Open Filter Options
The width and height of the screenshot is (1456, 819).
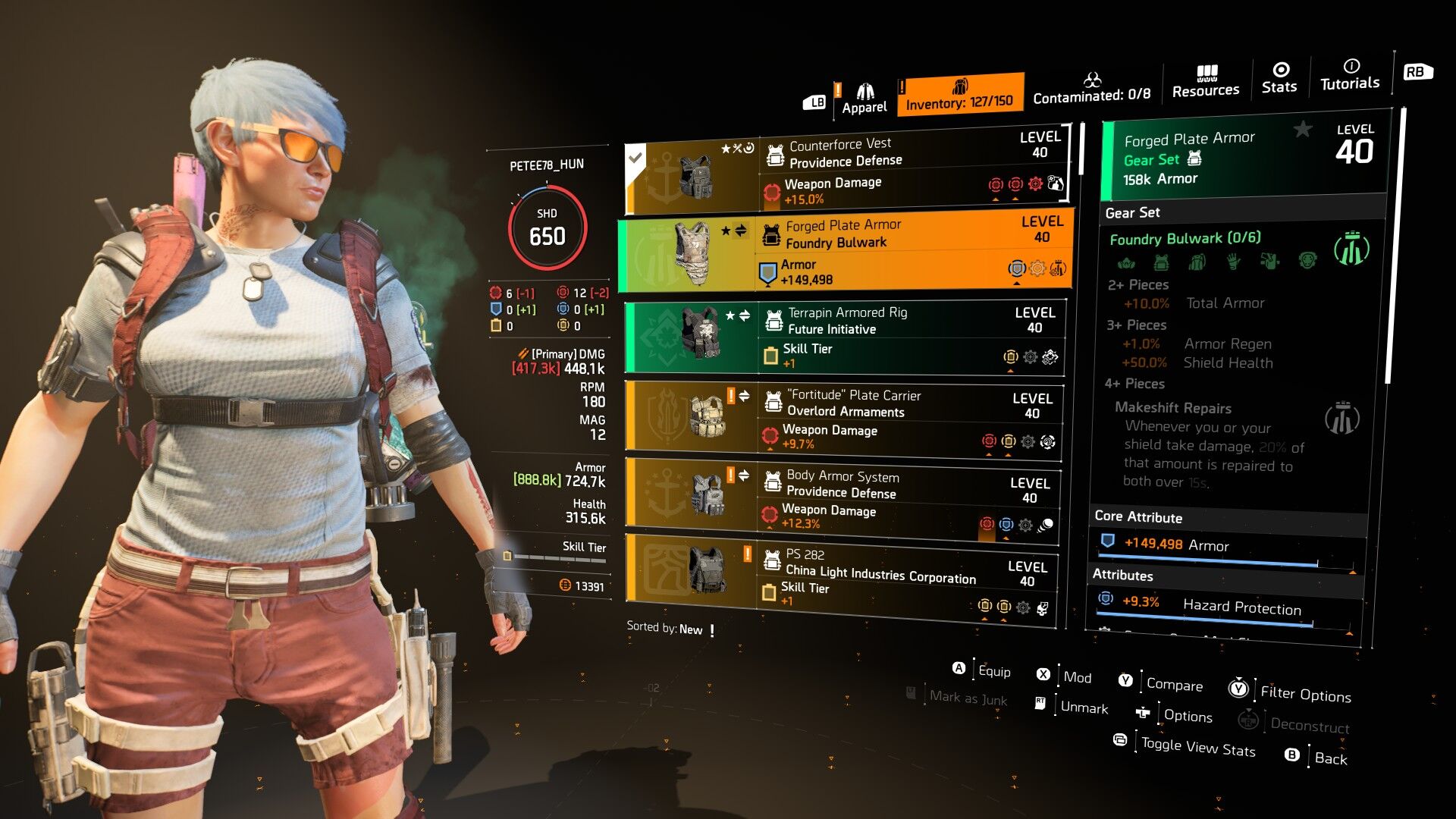point(1305,694)
